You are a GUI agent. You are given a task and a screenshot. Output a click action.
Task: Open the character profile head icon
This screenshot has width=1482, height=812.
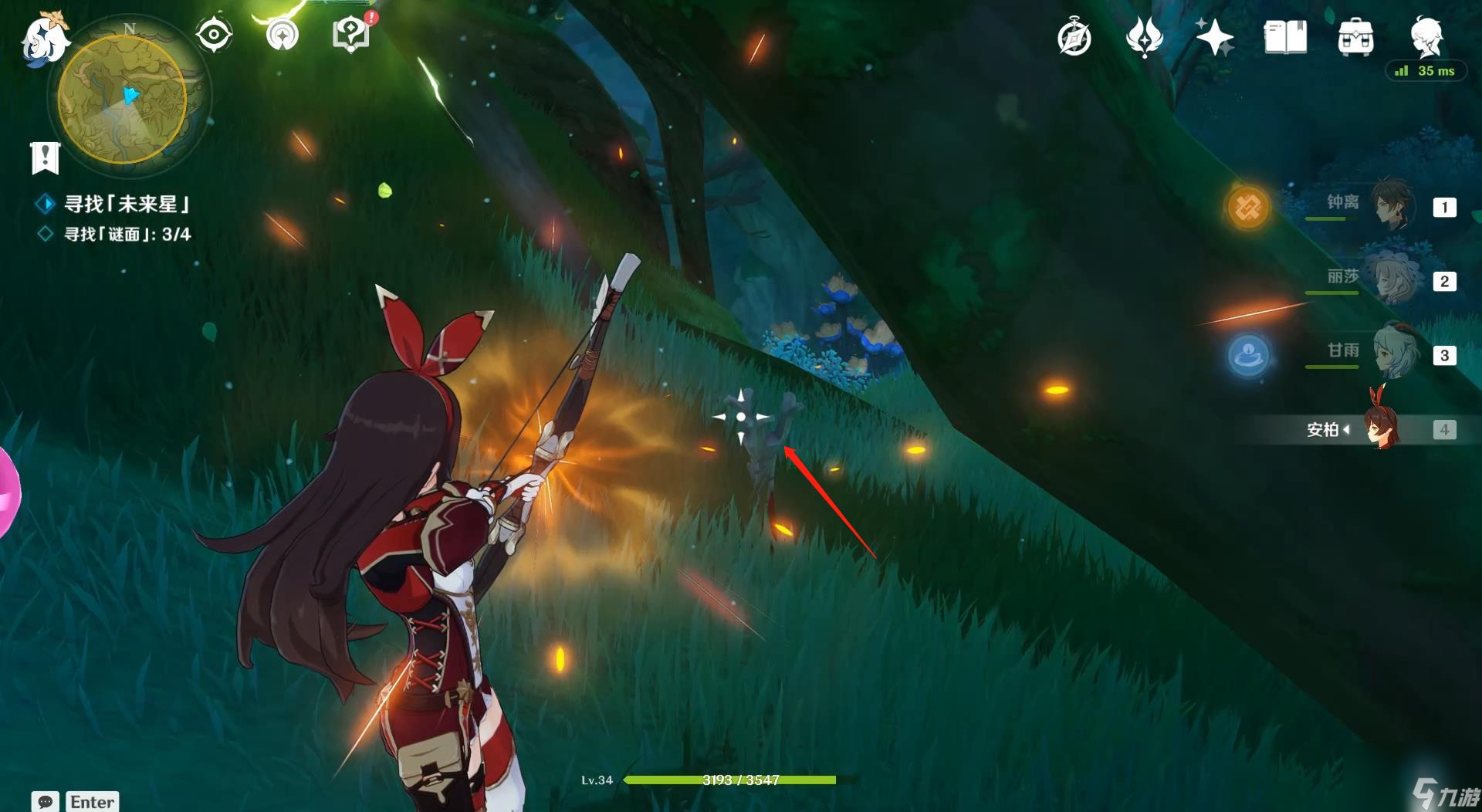pos(1426,36)
